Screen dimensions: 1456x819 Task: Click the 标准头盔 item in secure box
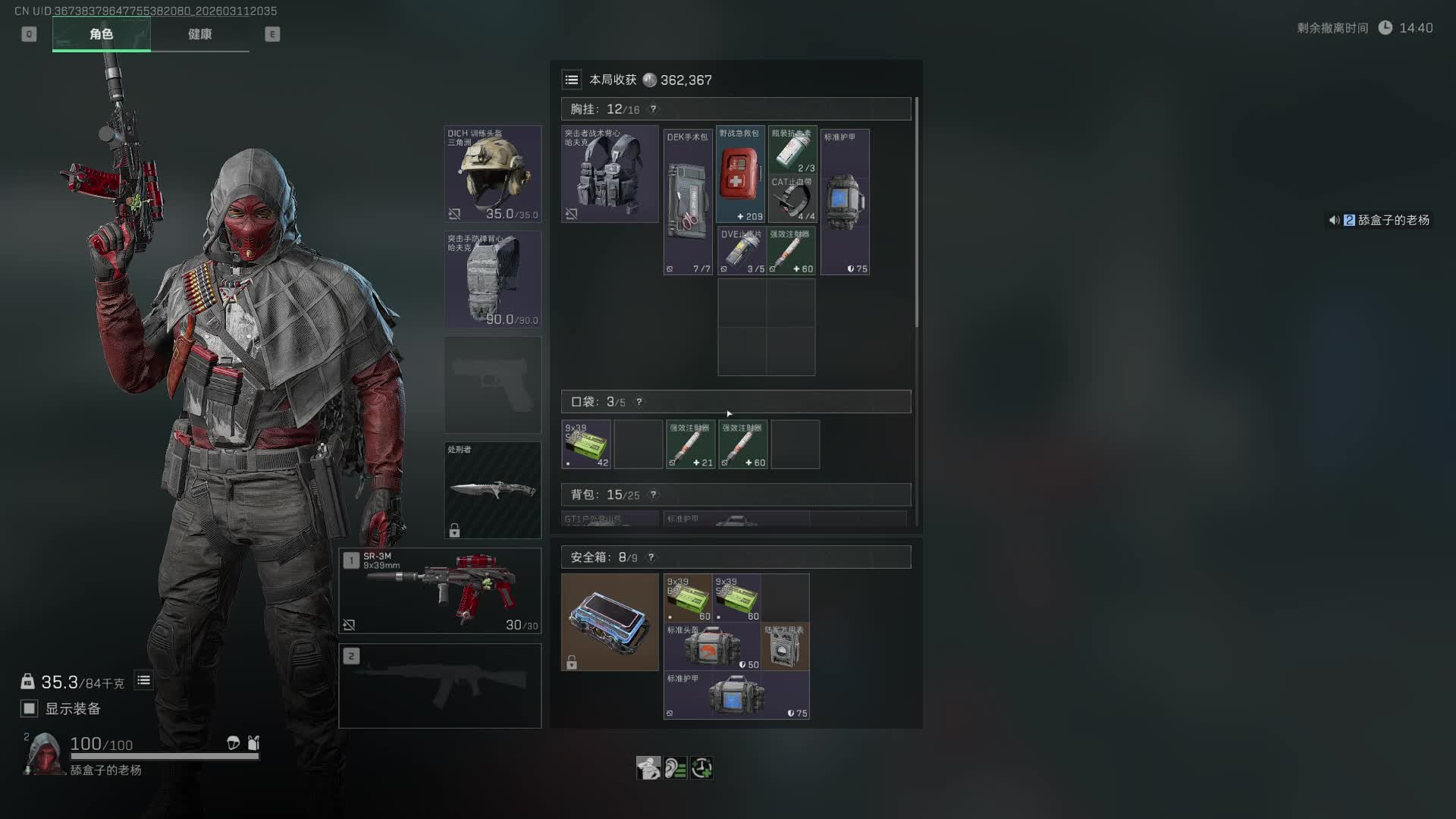pos(711,647)
